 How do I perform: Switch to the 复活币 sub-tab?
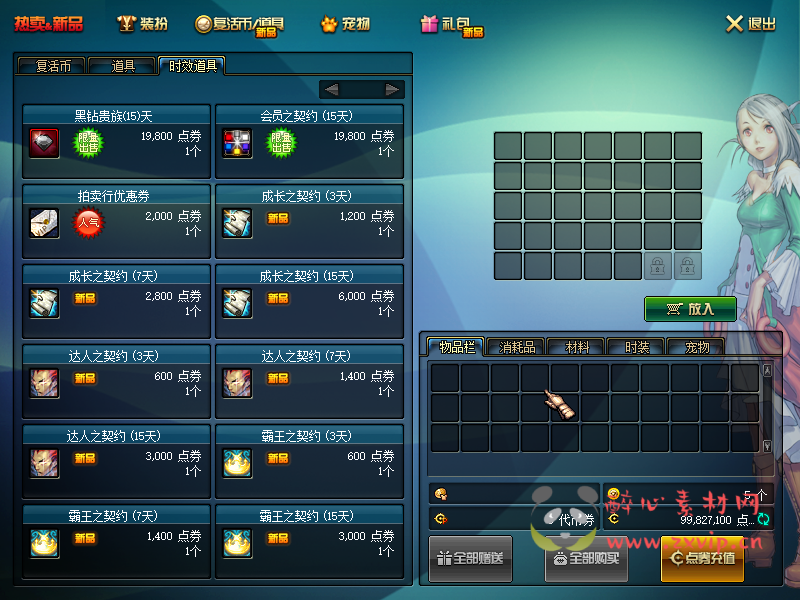[x=51, y=66]
